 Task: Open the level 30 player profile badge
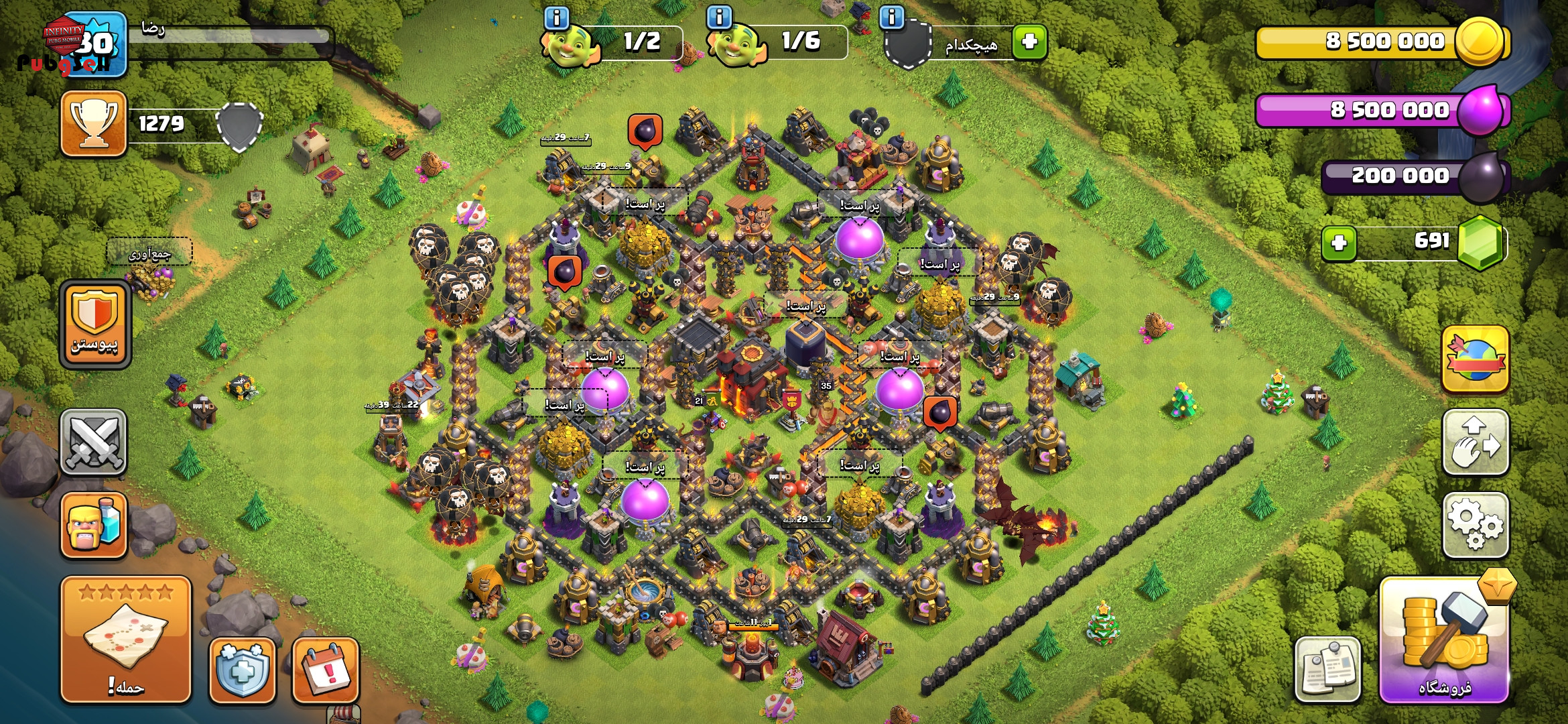pyautogui.click(x=94, y=44)
